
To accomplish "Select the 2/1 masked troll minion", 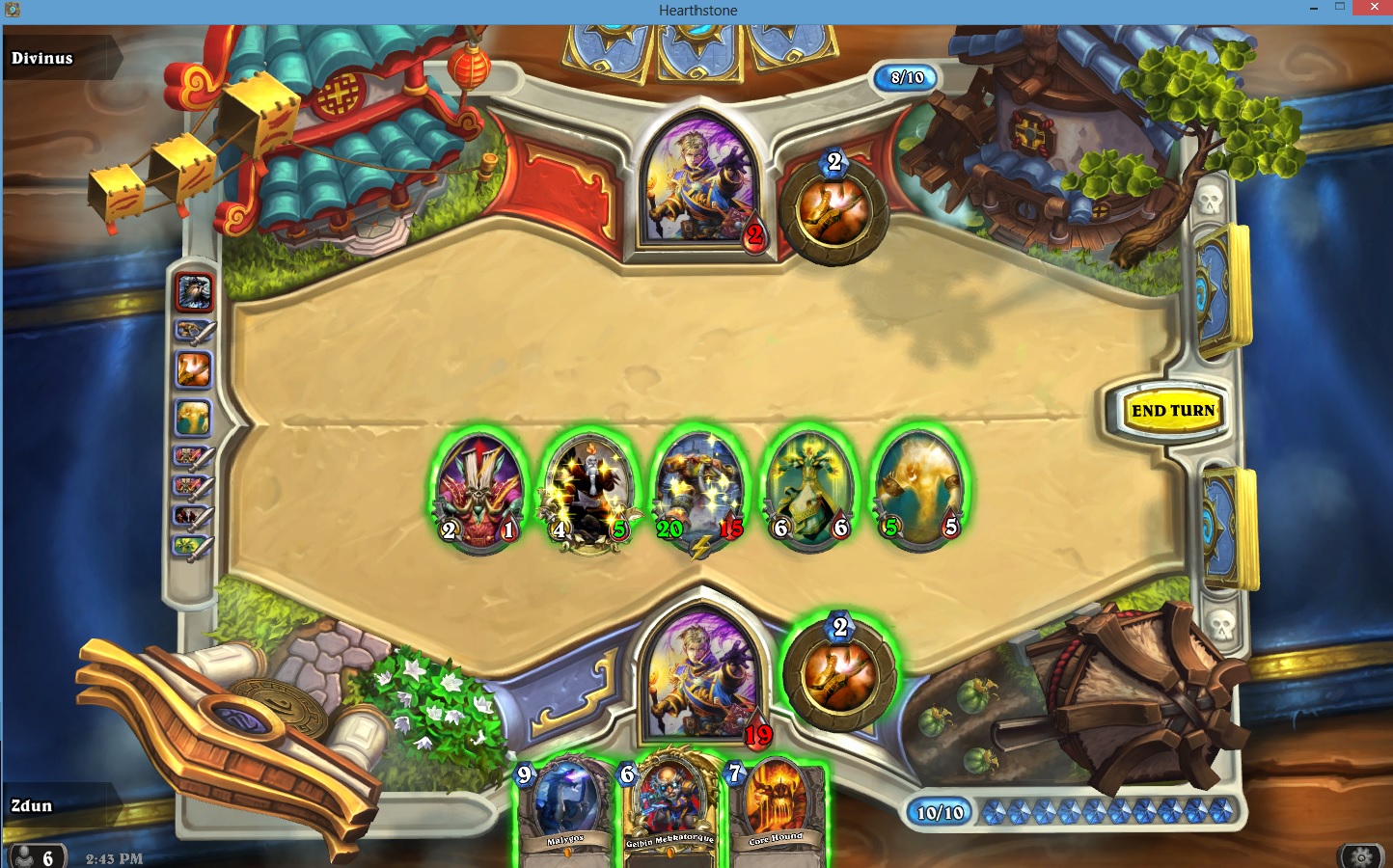I will (479, 491).
